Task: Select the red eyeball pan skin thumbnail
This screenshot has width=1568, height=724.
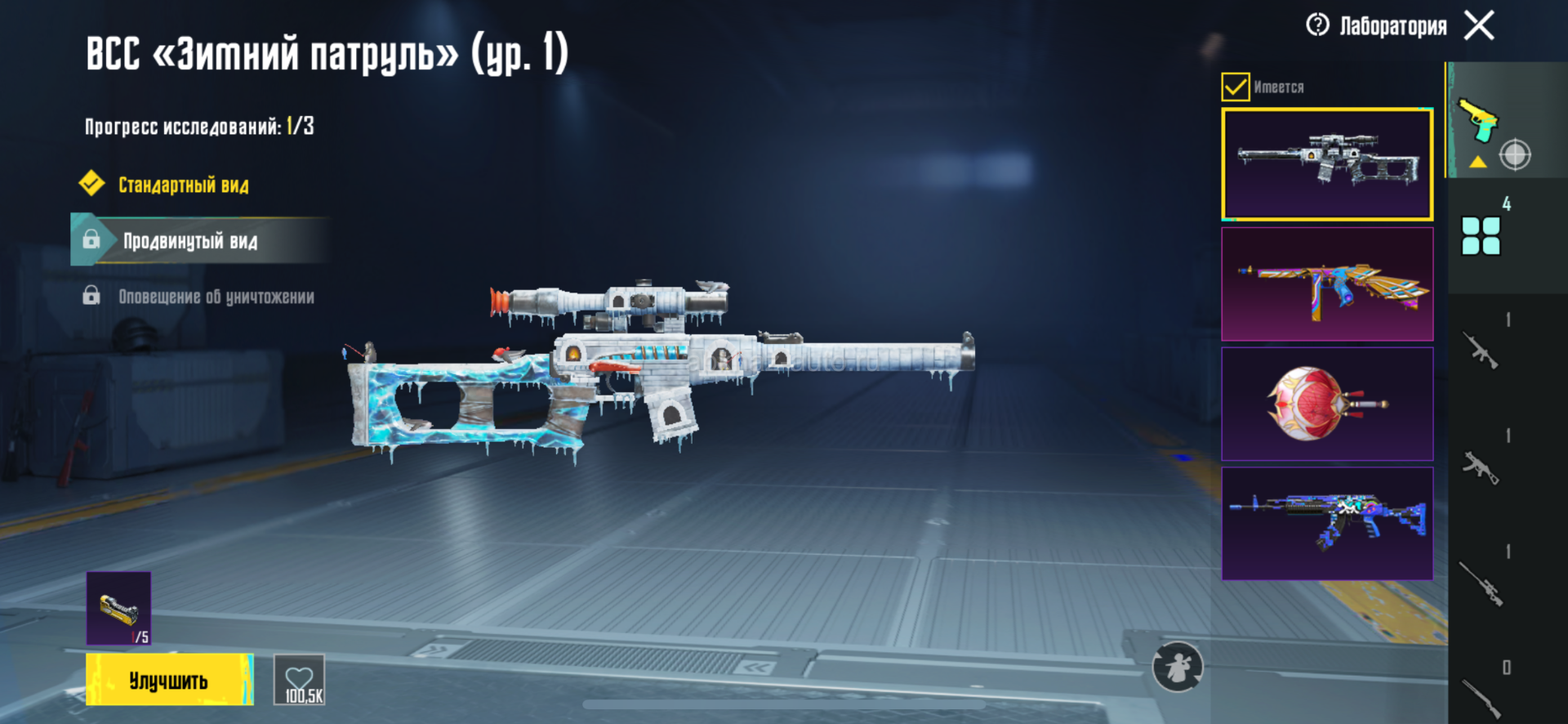Action: point(1327,404)
